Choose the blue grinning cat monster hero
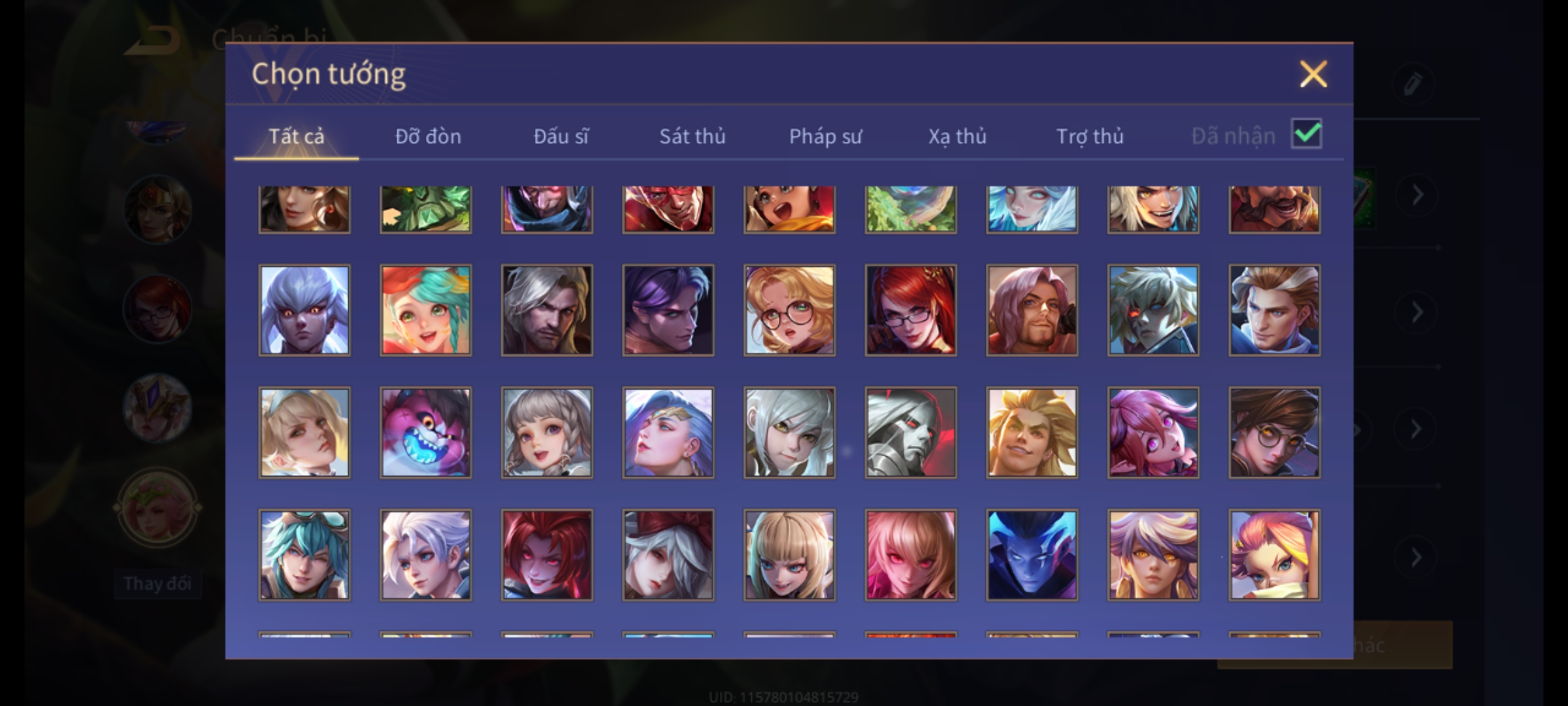Image resolution: width=1568 pixels, height=706 pixels. coord(425,432)
